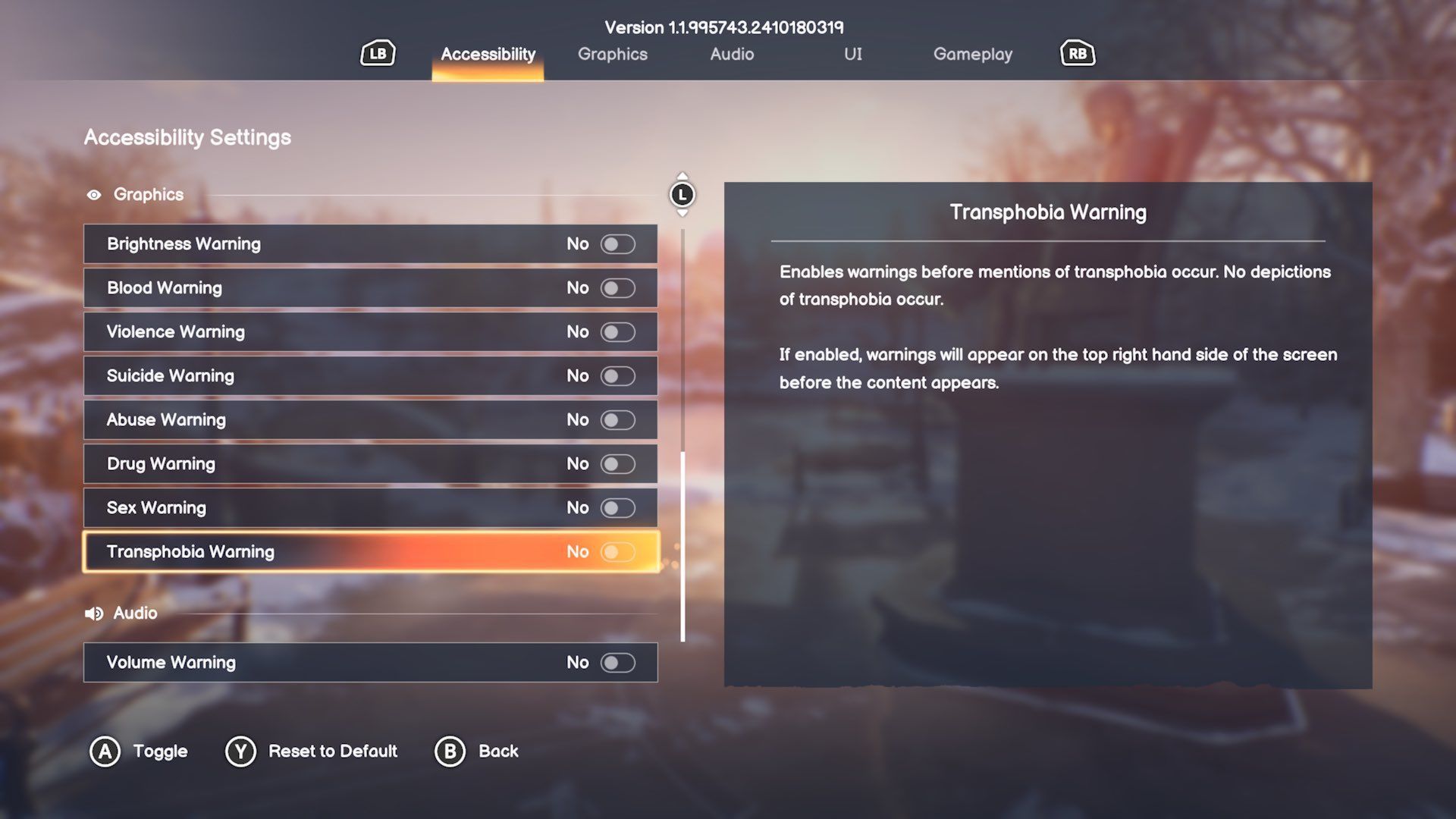Toggle the Sex Warning switch

tap(617, 508)
